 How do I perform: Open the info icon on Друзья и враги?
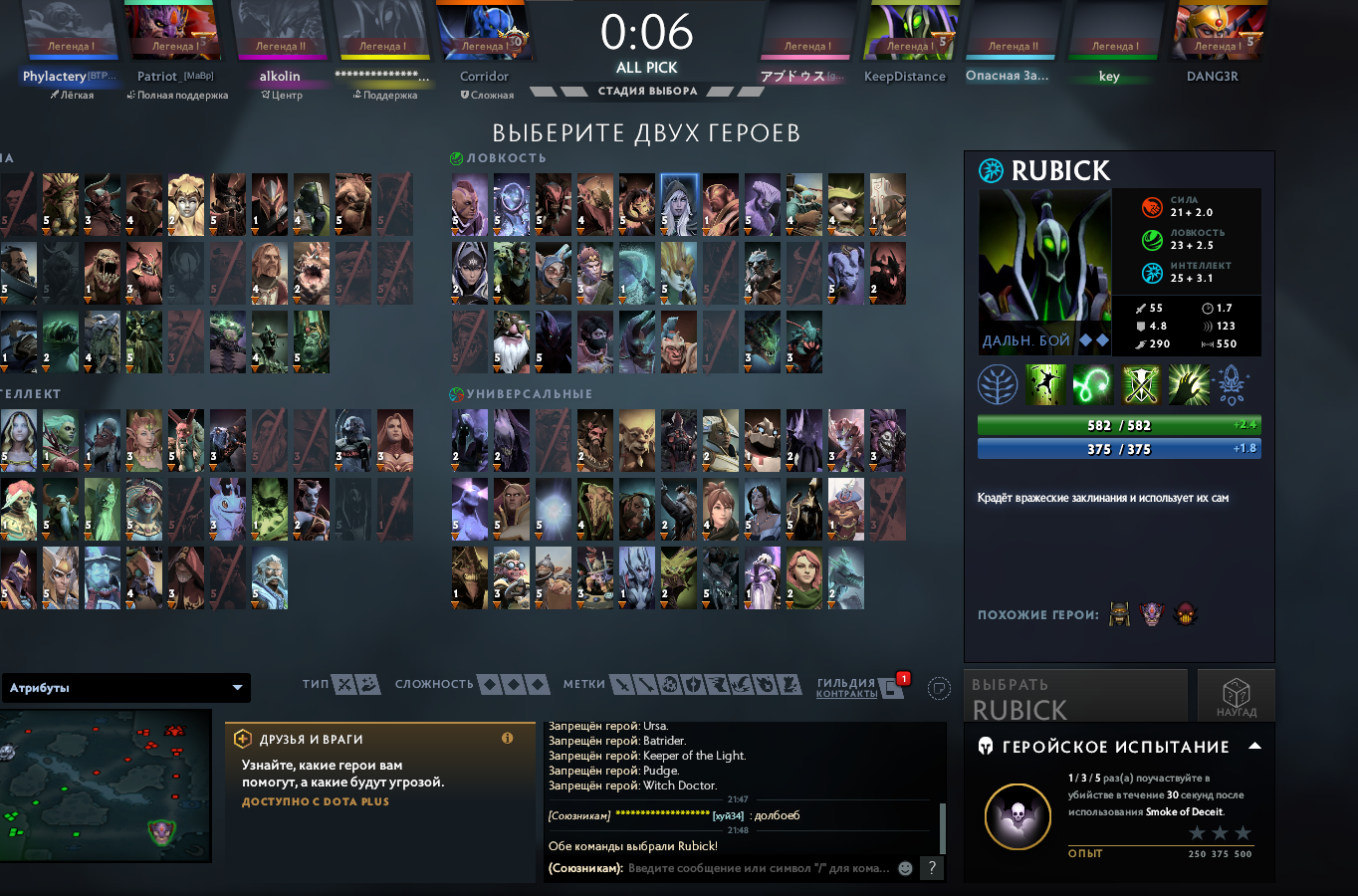(x=509, y=738)
